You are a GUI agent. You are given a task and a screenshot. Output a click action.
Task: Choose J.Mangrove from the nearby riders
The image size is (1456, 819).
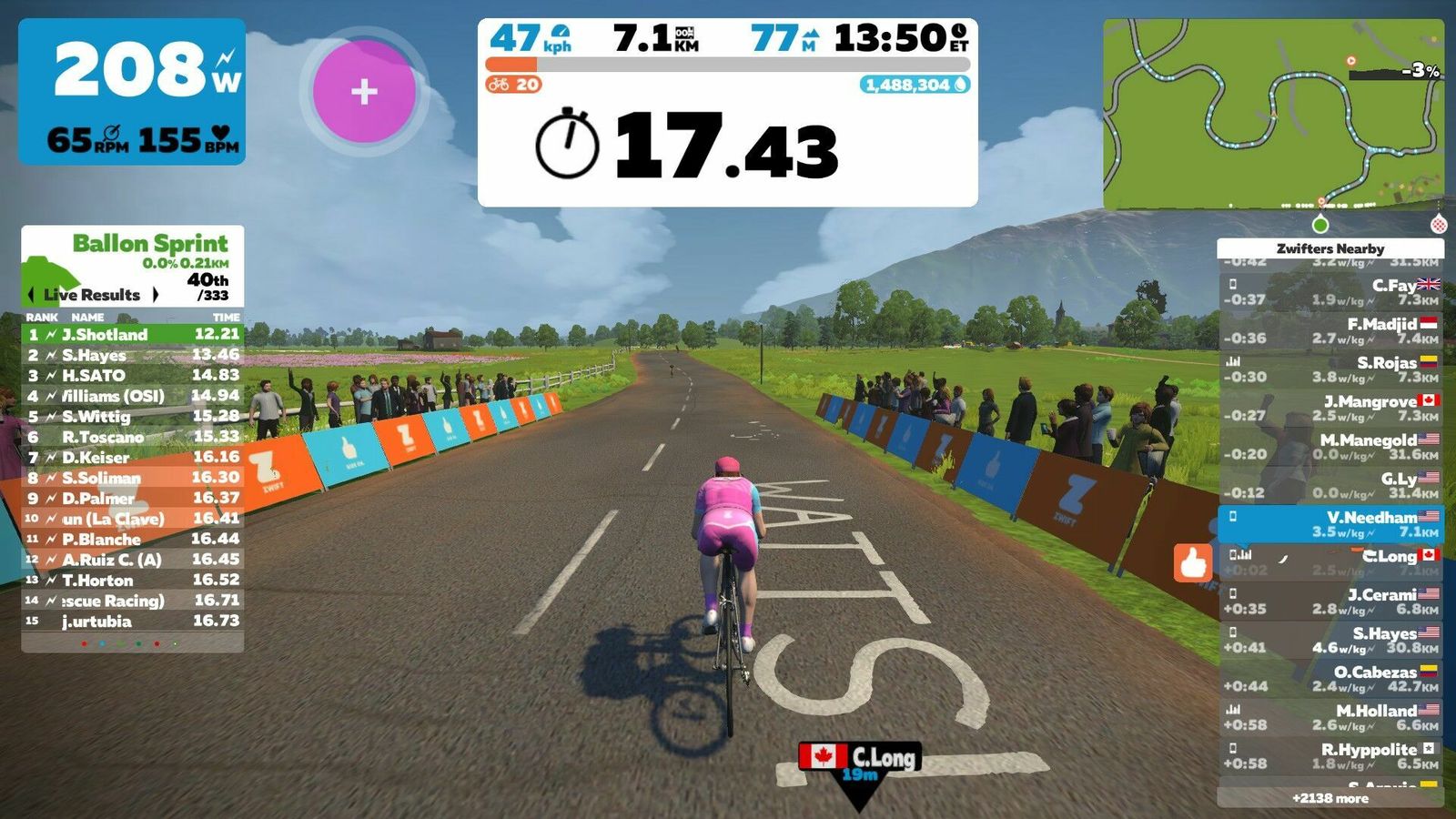click(1330, 408)
